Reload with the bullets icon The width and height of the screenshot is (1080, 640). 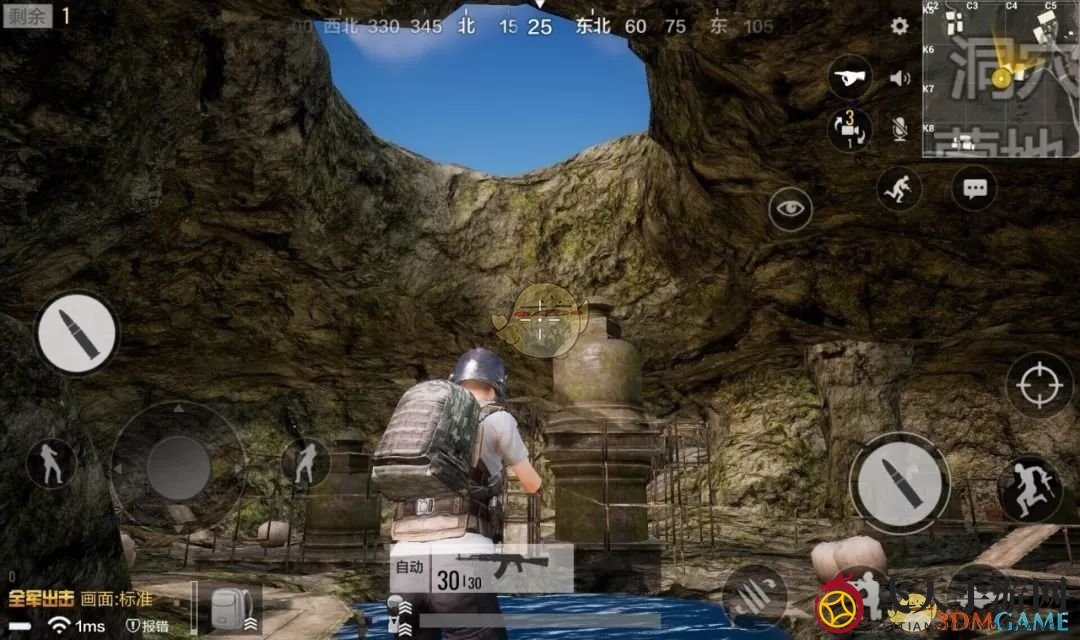click(753, 597)
